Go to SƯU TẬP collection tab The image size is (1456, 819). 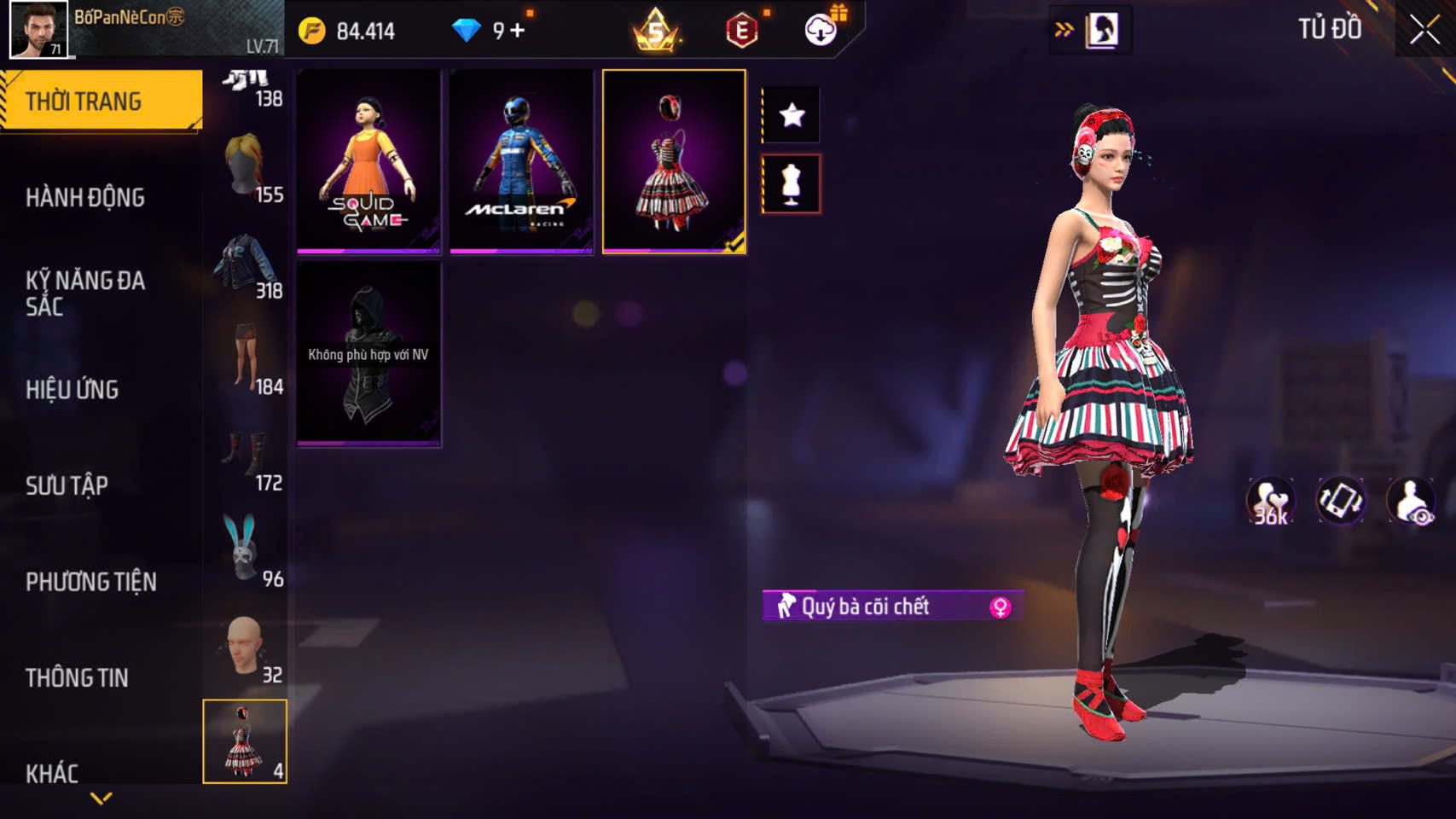click(67, 485)
